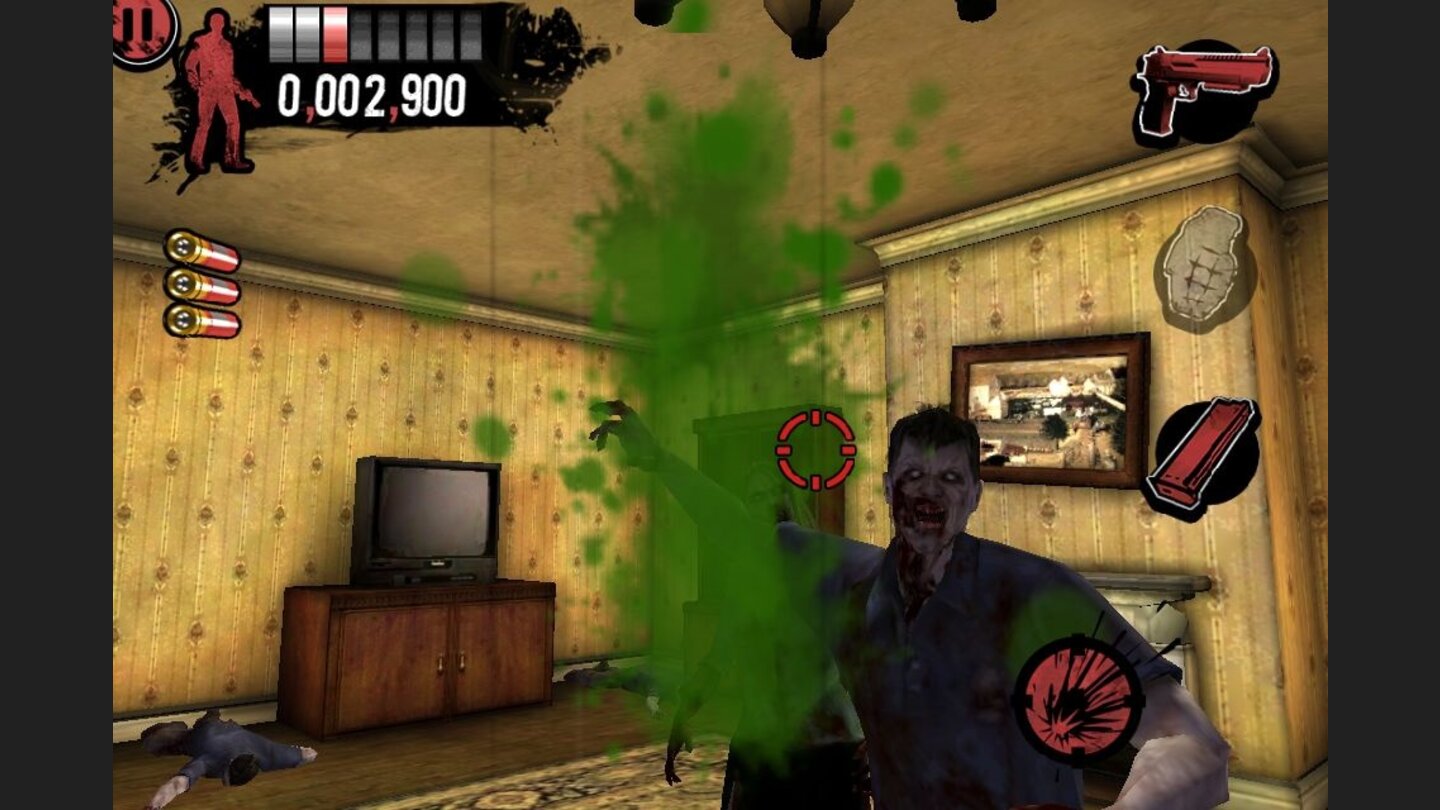The image size is (1440, 810).
Task: Tap the topmost shotgun shell icon
Action: click(203, 250)
